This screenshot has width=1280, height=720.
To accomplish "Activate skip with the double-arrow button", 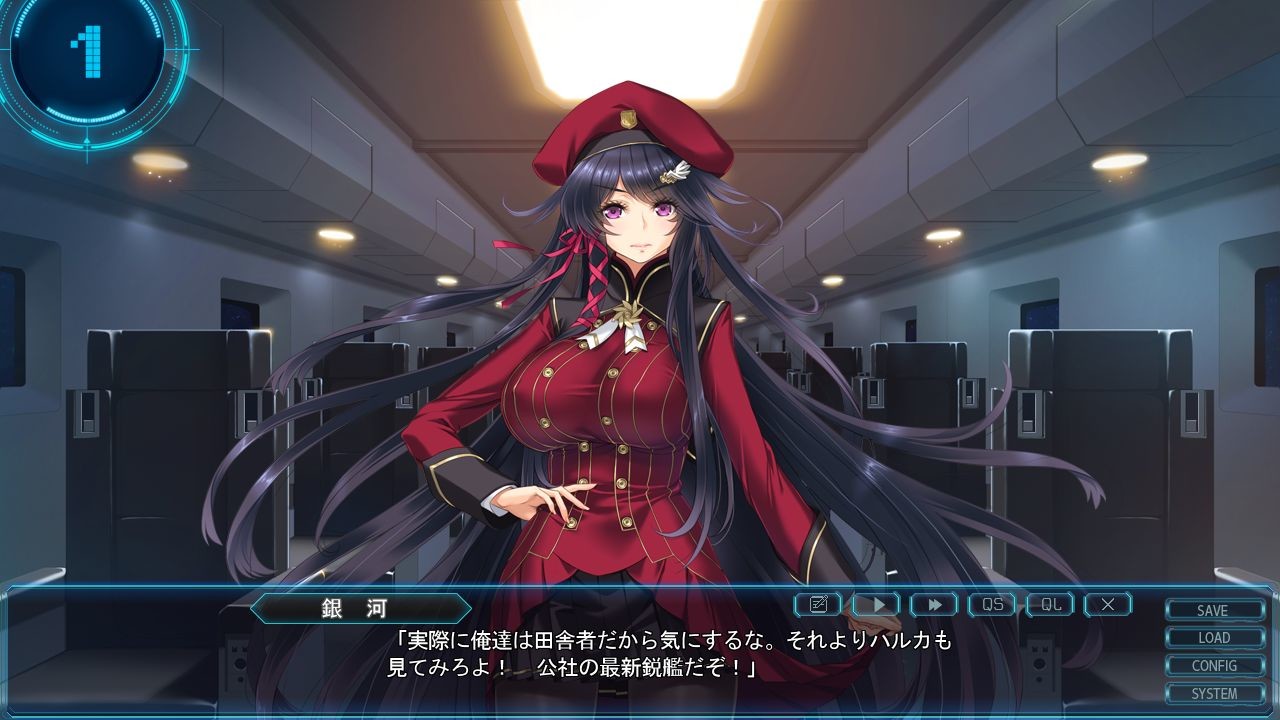I will [x=934, y=604].
